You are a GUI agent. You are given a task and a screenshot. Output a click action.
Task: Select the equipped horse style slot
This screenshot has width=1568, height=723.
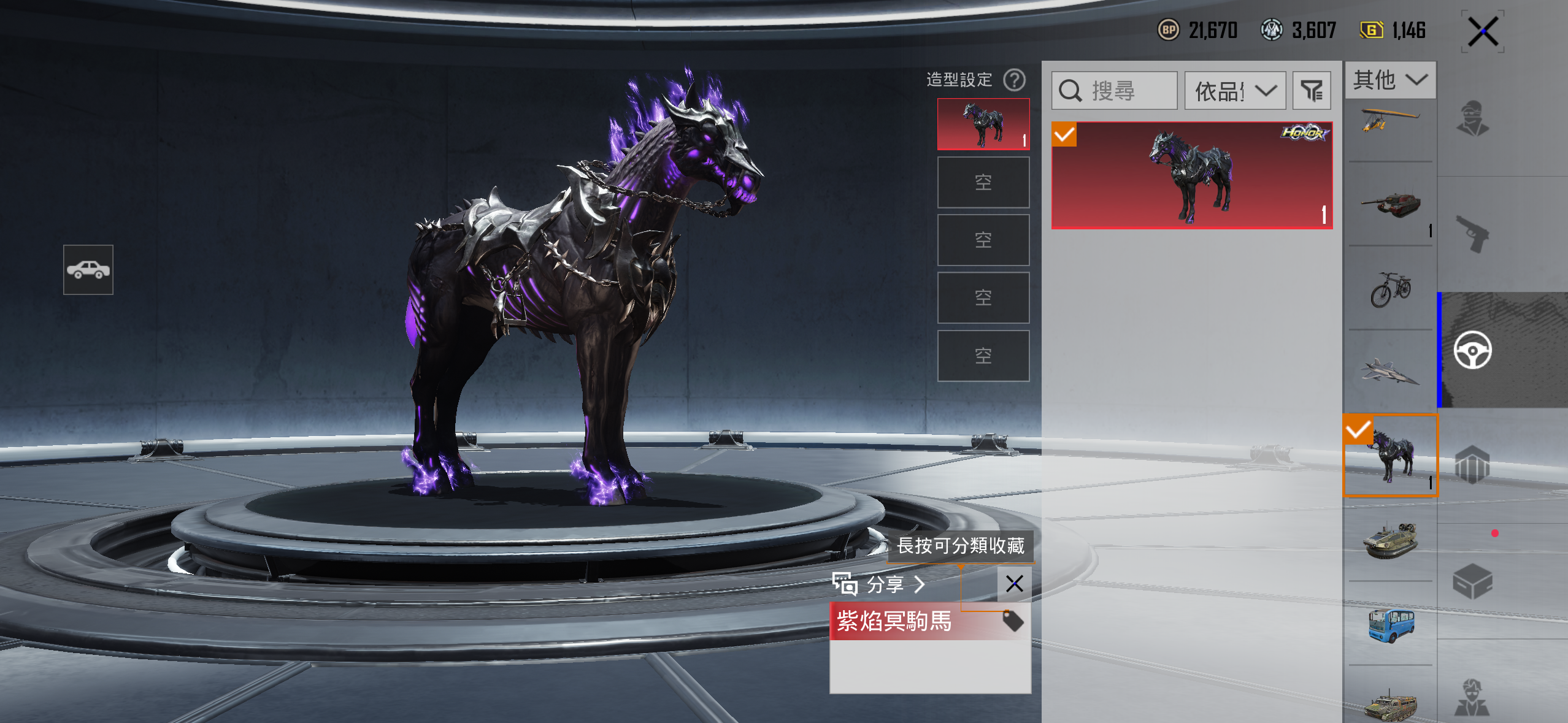click(983, 124)
